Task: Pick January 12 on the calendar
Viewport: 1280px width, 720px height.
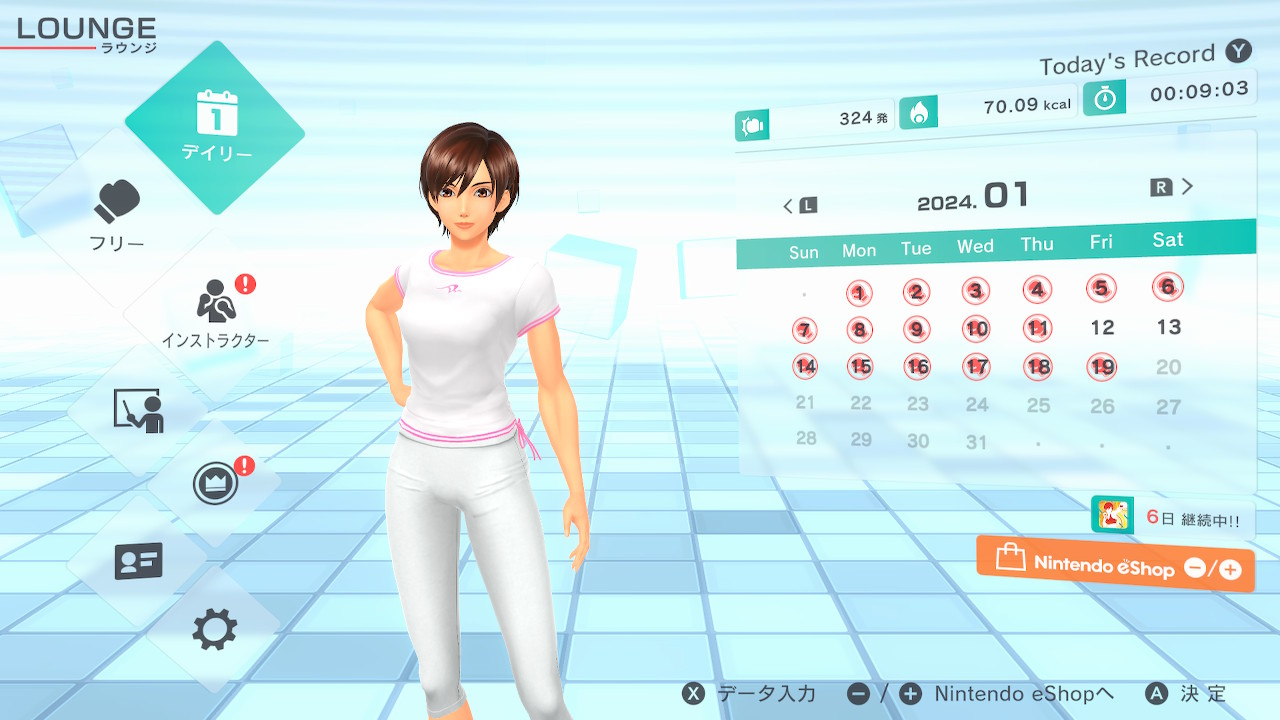Action: coord(1102,327)
